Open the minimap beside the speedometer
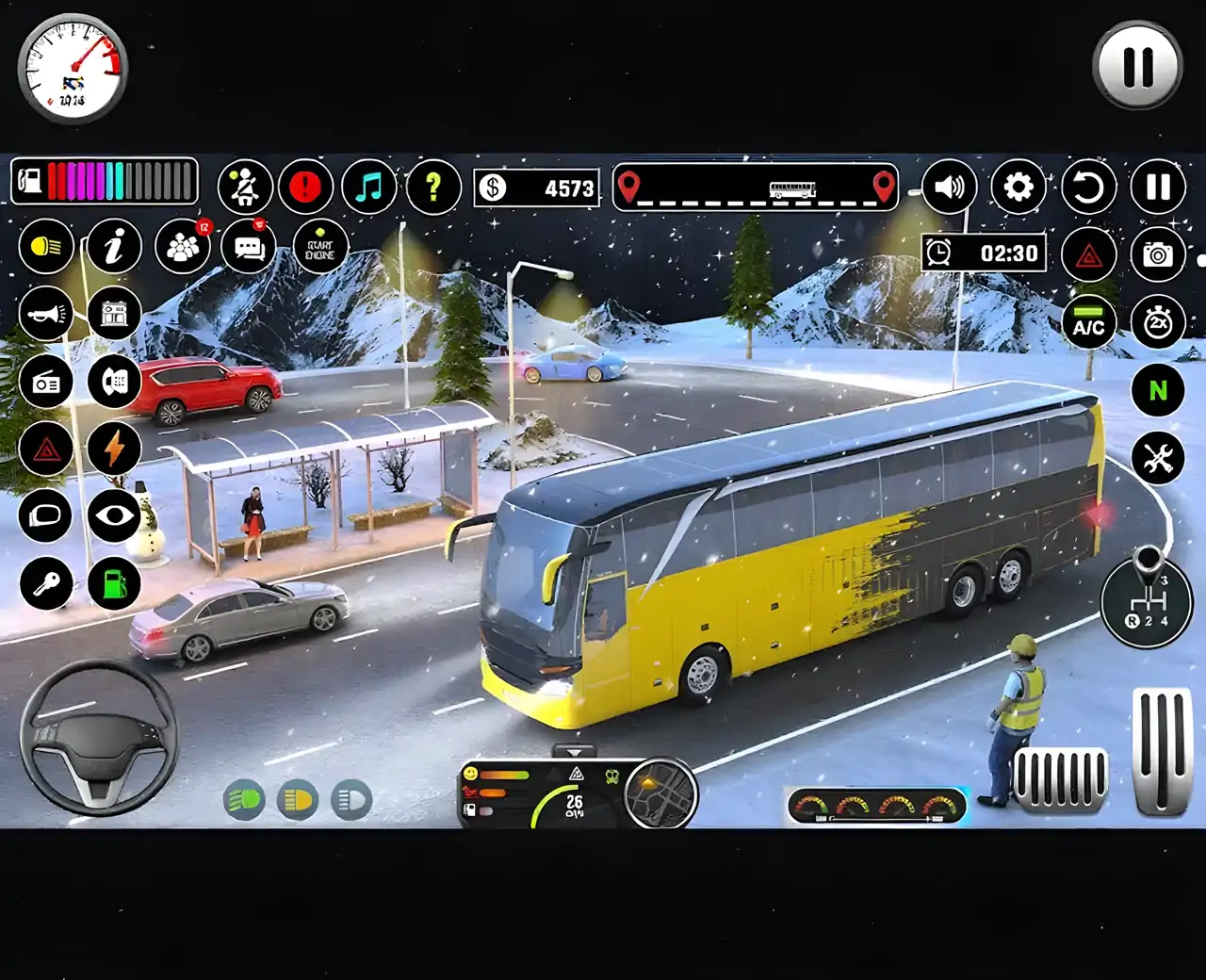This screenshot has width=1206, height=980. pyautogui.click(x=660, y=793)
